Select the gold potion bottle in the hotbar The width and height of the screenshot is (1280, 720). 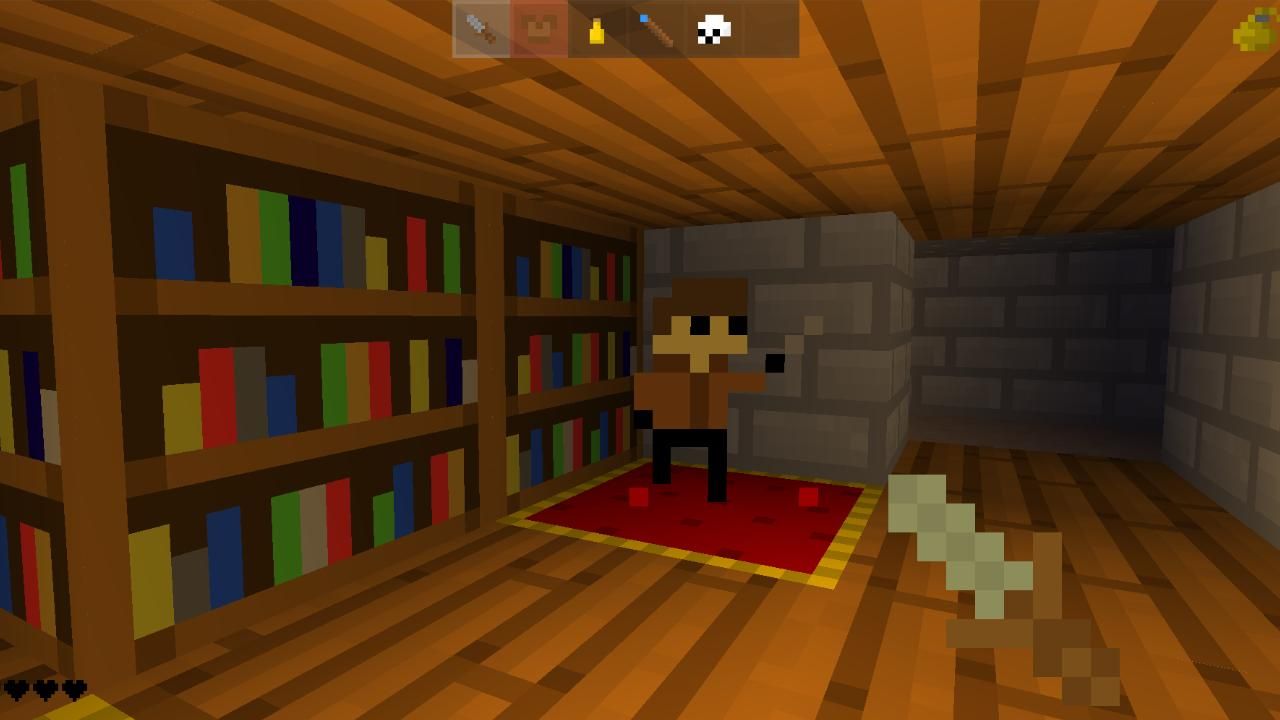[595, 28]
